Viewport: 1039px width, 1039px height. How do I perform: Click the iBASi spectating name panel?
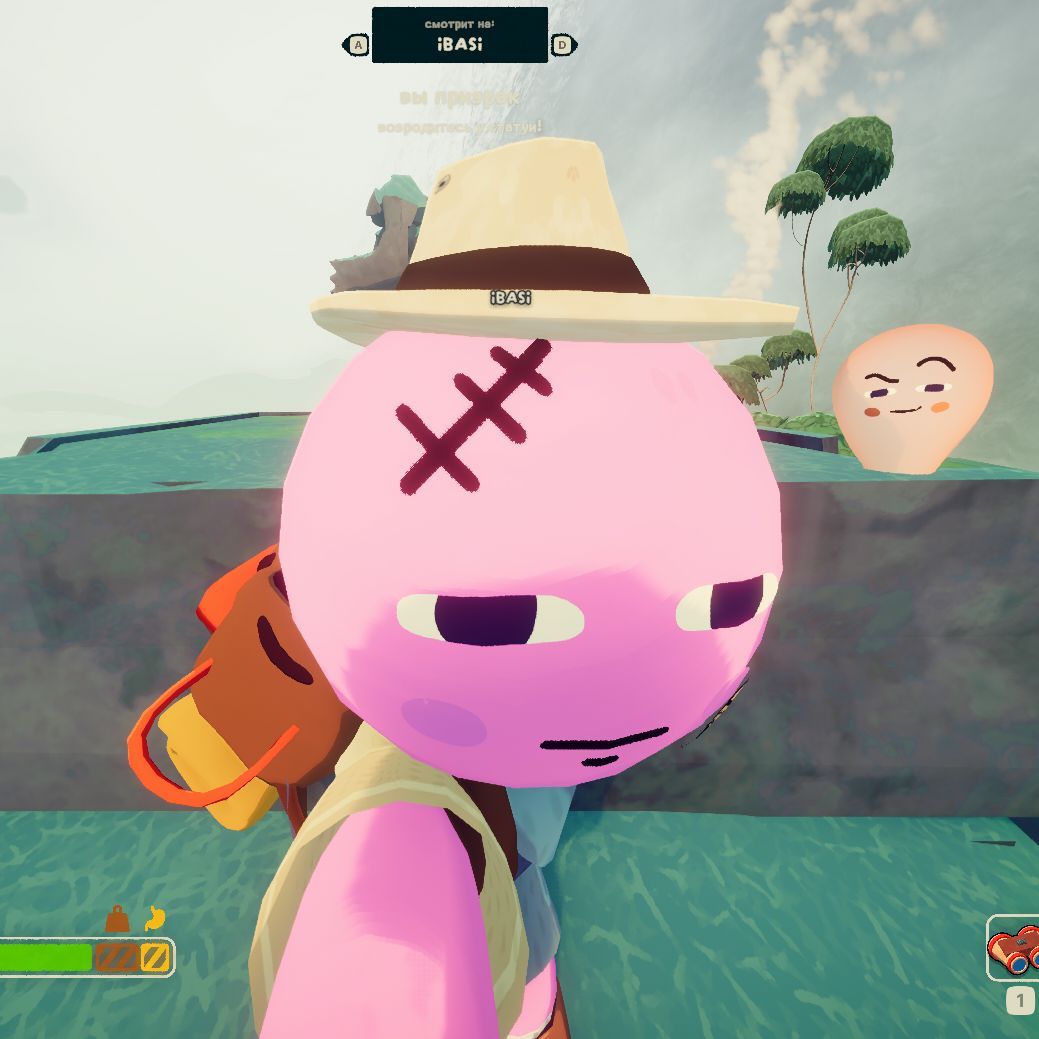click(x=460, y=35)
